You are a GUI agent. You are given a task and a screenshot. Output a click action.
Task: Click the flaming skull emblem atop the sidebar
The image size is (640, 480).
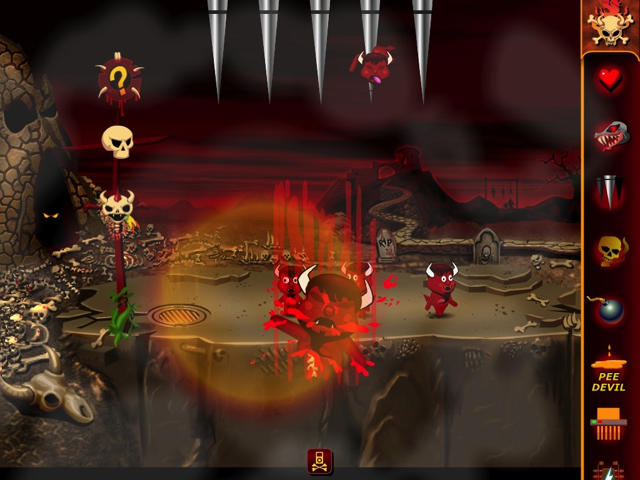(610, 26)
